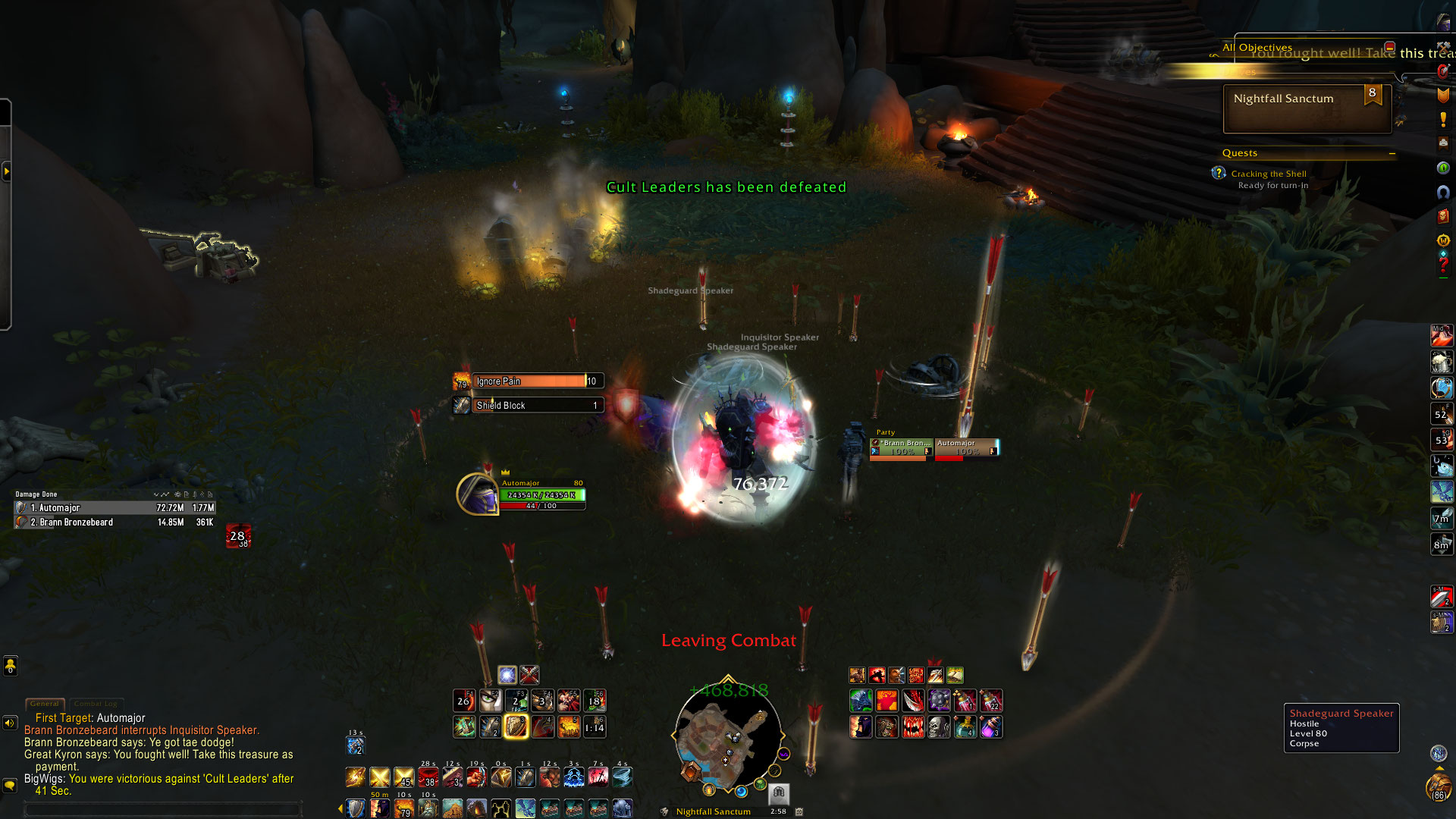Collapse the Quests section in the tracker
Viewport: 1456px width, 819px height.
click(x=1392, y=153)
